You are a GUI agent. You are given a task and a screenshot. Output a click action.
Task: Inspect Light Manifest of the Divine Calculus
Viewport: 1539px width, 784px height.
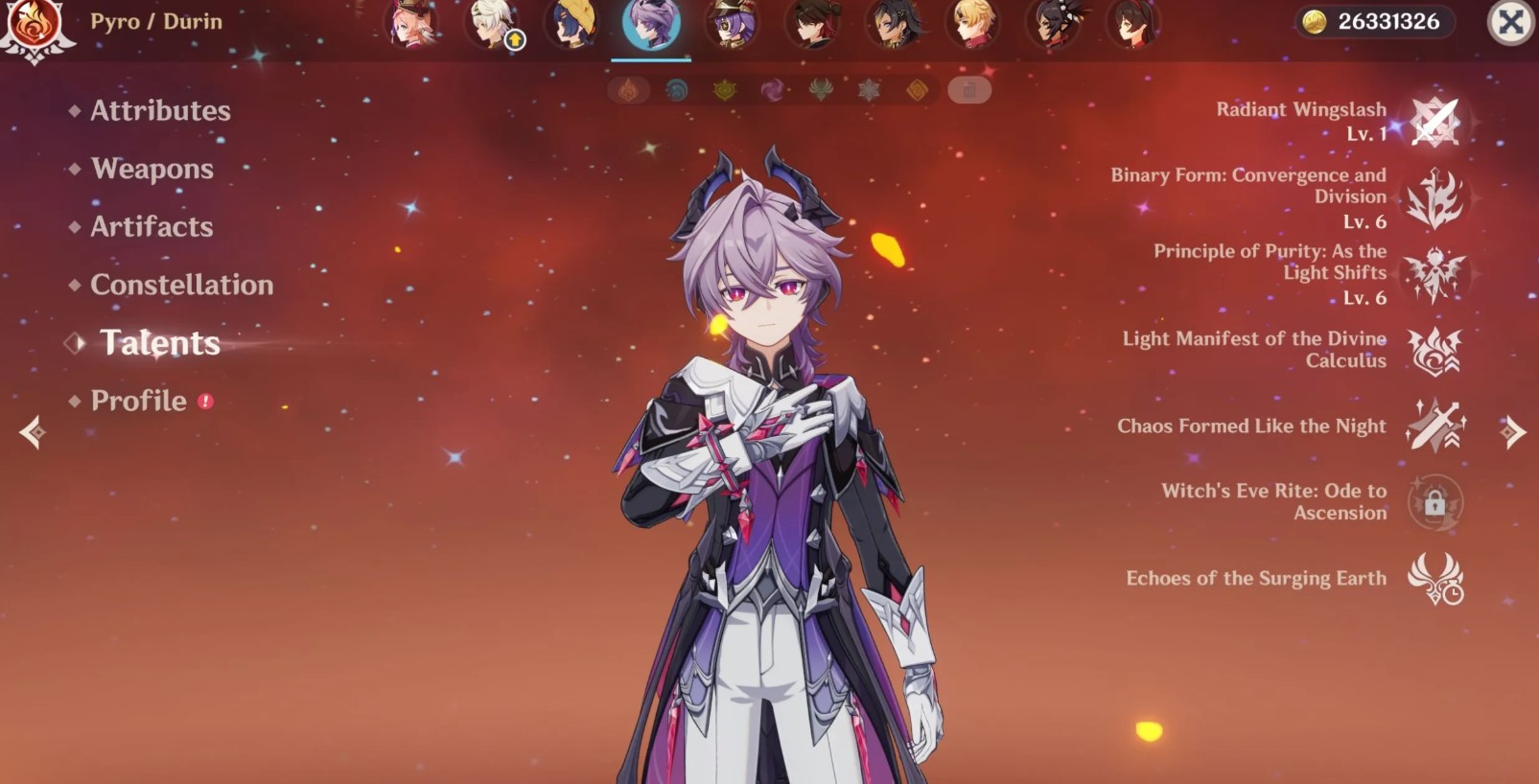coord(1434,350)
